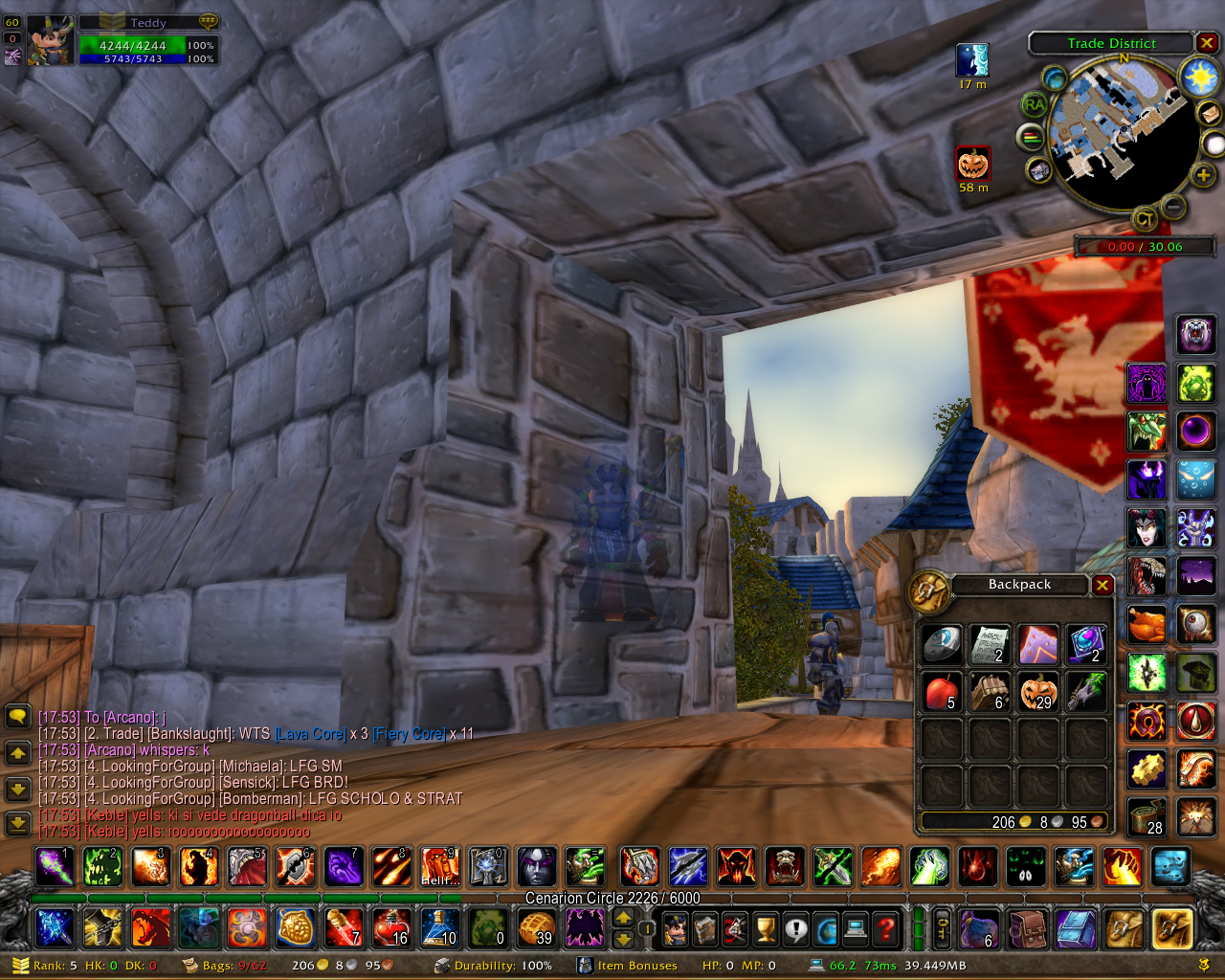Use the red apple stack in backpack
1225x980 pixels.
tap(942, 691)
